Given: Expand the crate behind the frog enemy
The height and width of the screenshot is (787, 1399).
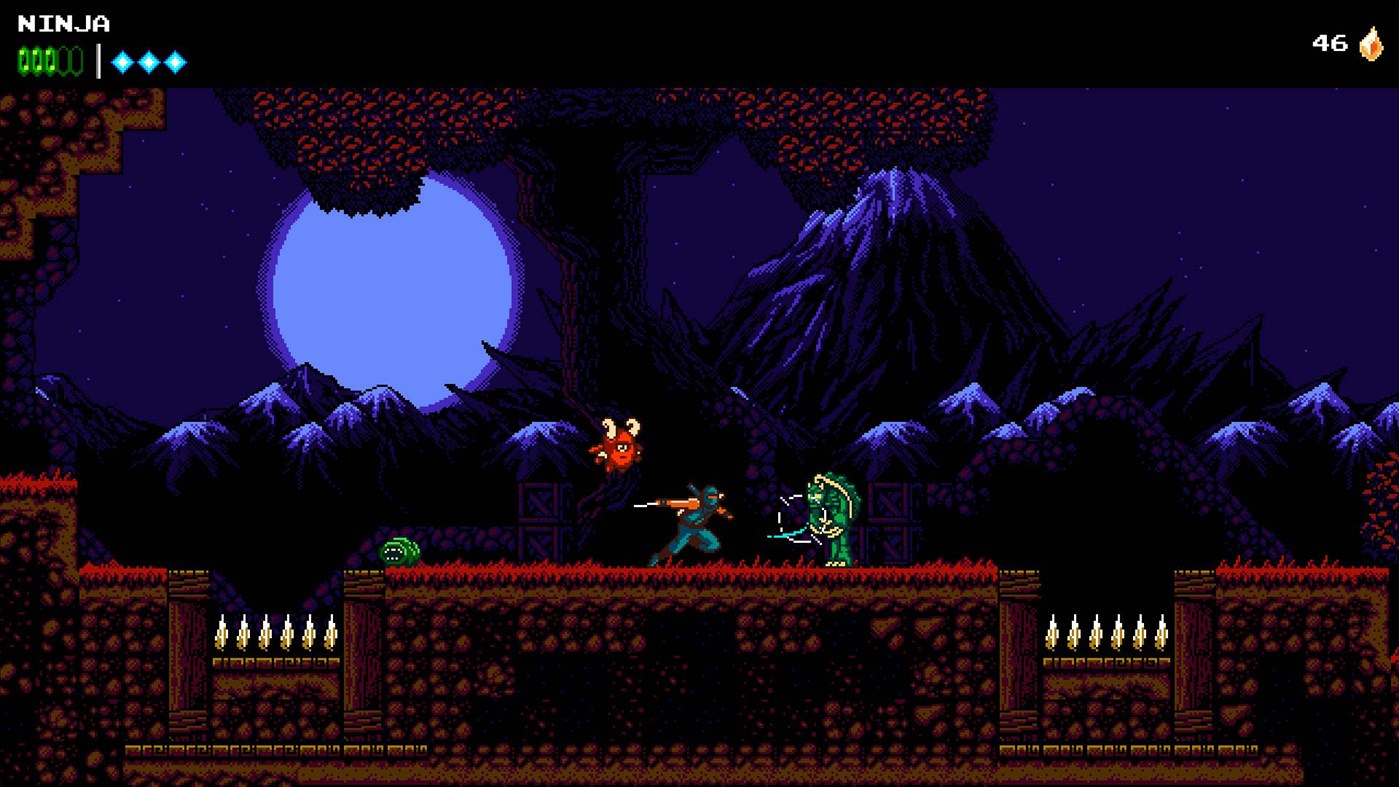Looking at the screenshot, I should point(890,515).
